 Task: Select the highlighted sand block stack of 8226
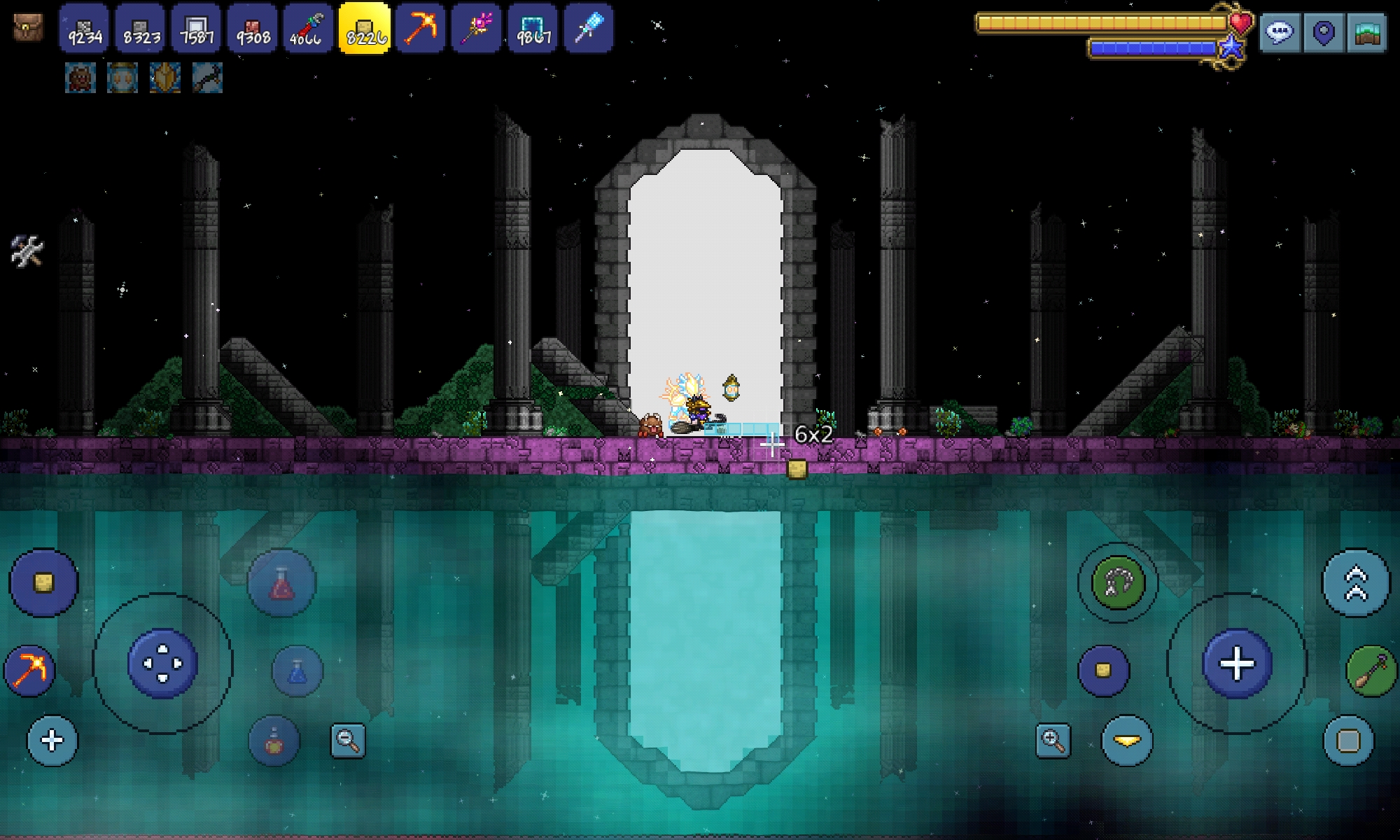364,29
